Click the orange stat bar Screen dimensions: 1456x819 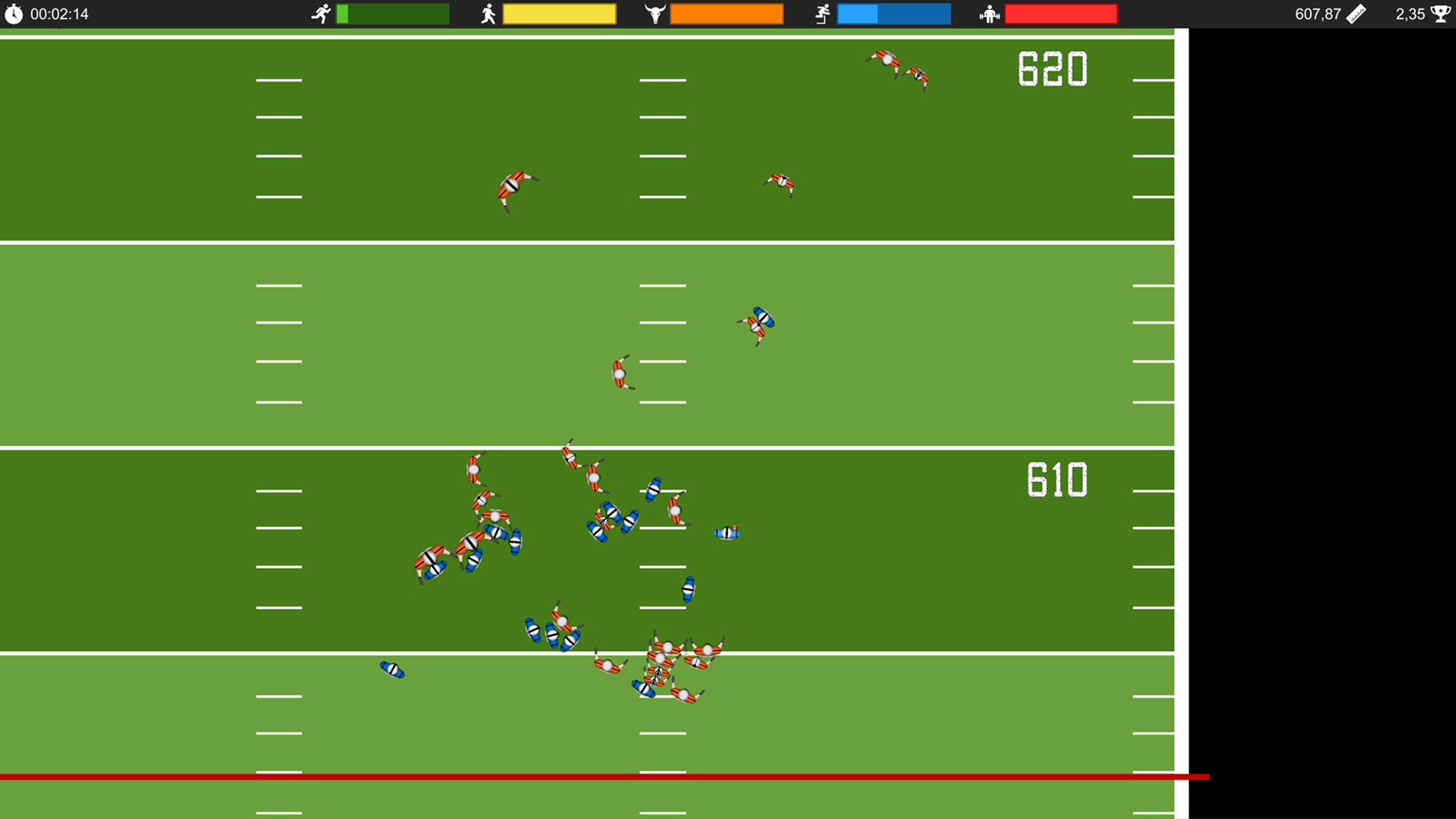coord(726,13)
